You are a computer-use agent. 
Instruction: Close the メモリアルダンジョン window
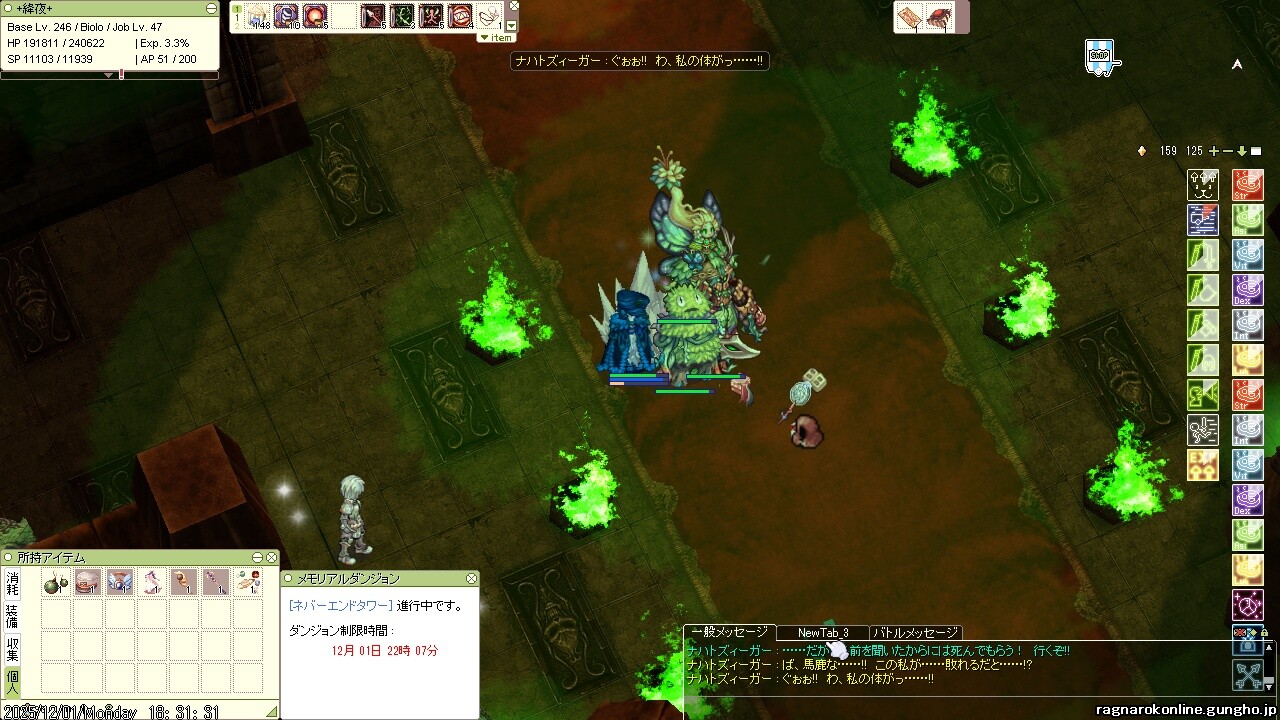(472, 579)
